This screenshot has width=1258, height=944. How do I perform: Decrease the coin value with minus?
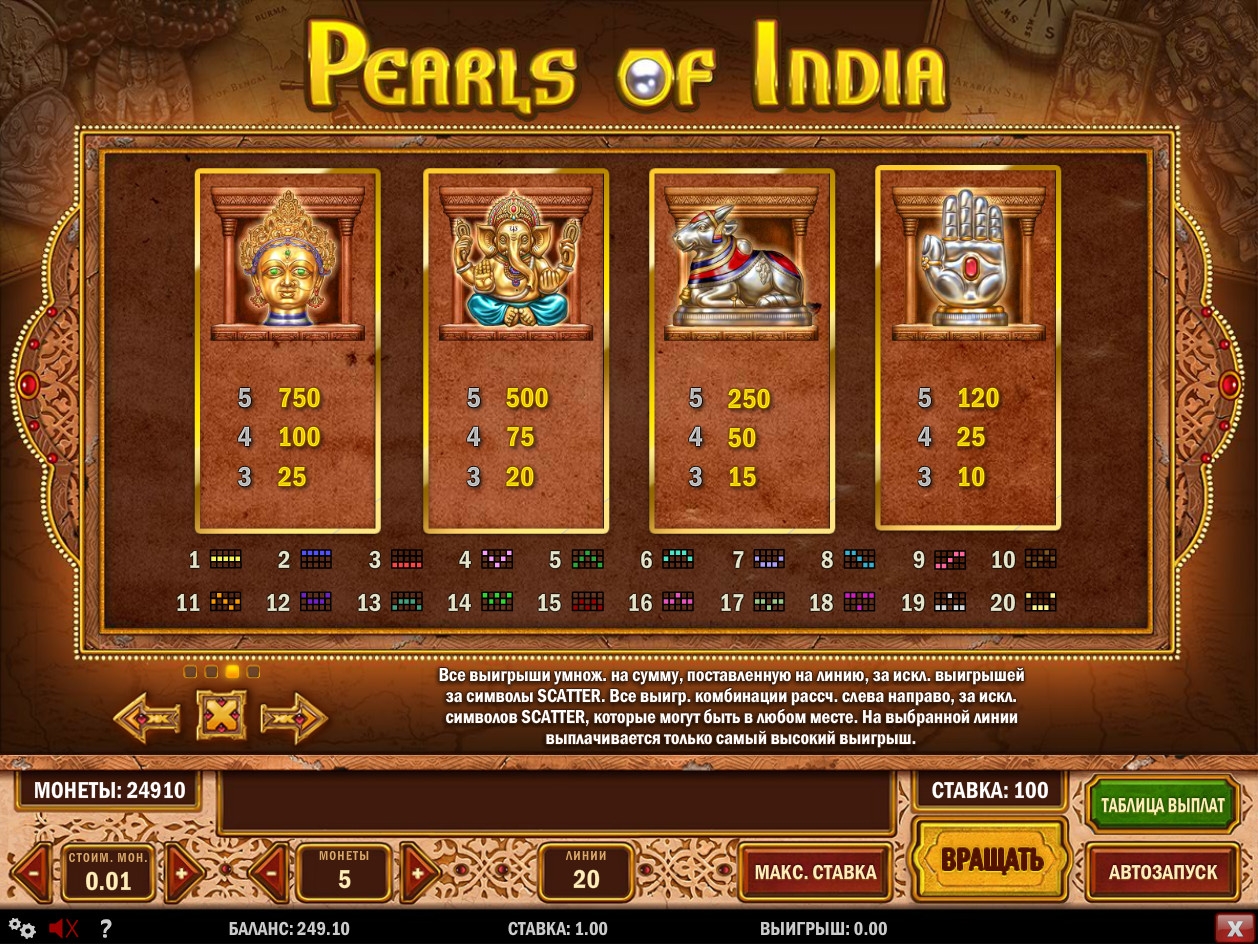coord(32,872)
